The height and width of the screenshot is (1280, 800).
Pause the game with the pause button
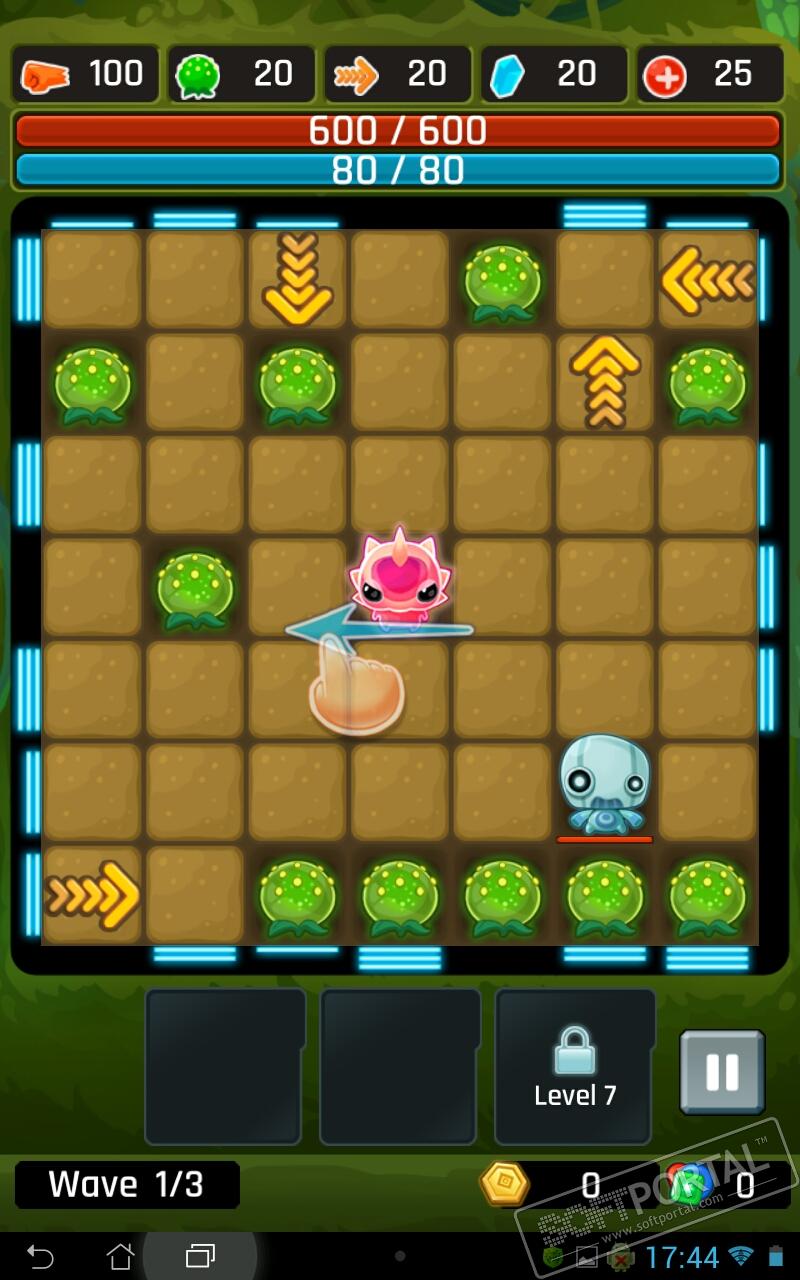pyautogui.click(x=722, y=1072)
